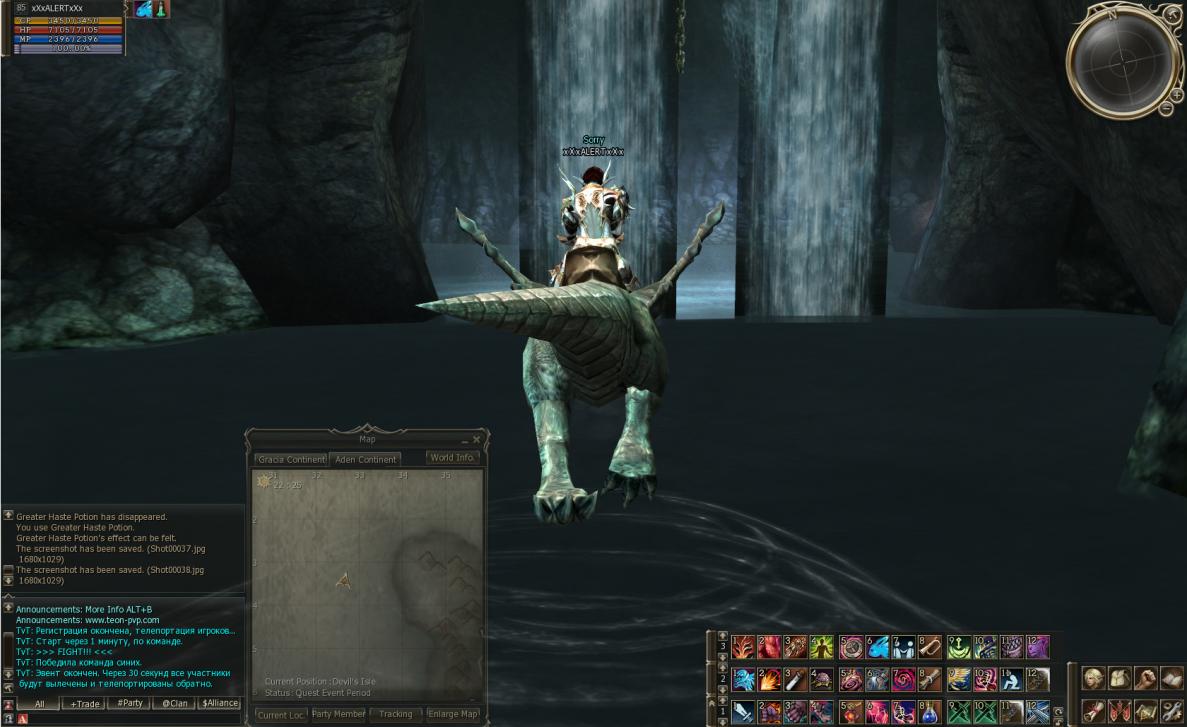Screen dimensions: 1187x727
Task: Enlarge the map window
Action: coord(453,715)
